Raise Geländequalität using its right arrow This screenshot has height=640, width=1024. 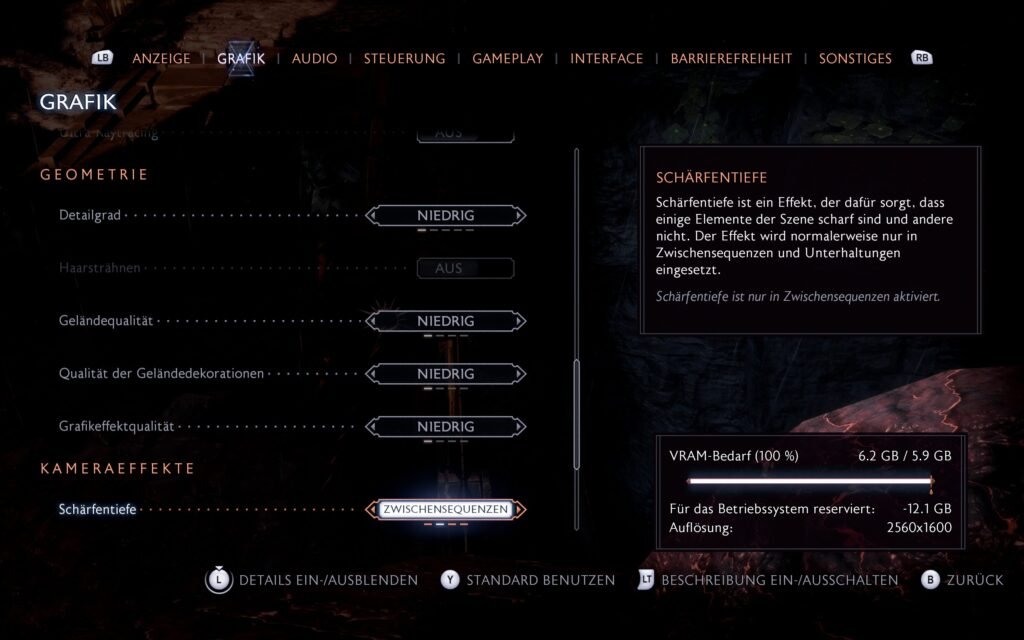pos(520,321)
